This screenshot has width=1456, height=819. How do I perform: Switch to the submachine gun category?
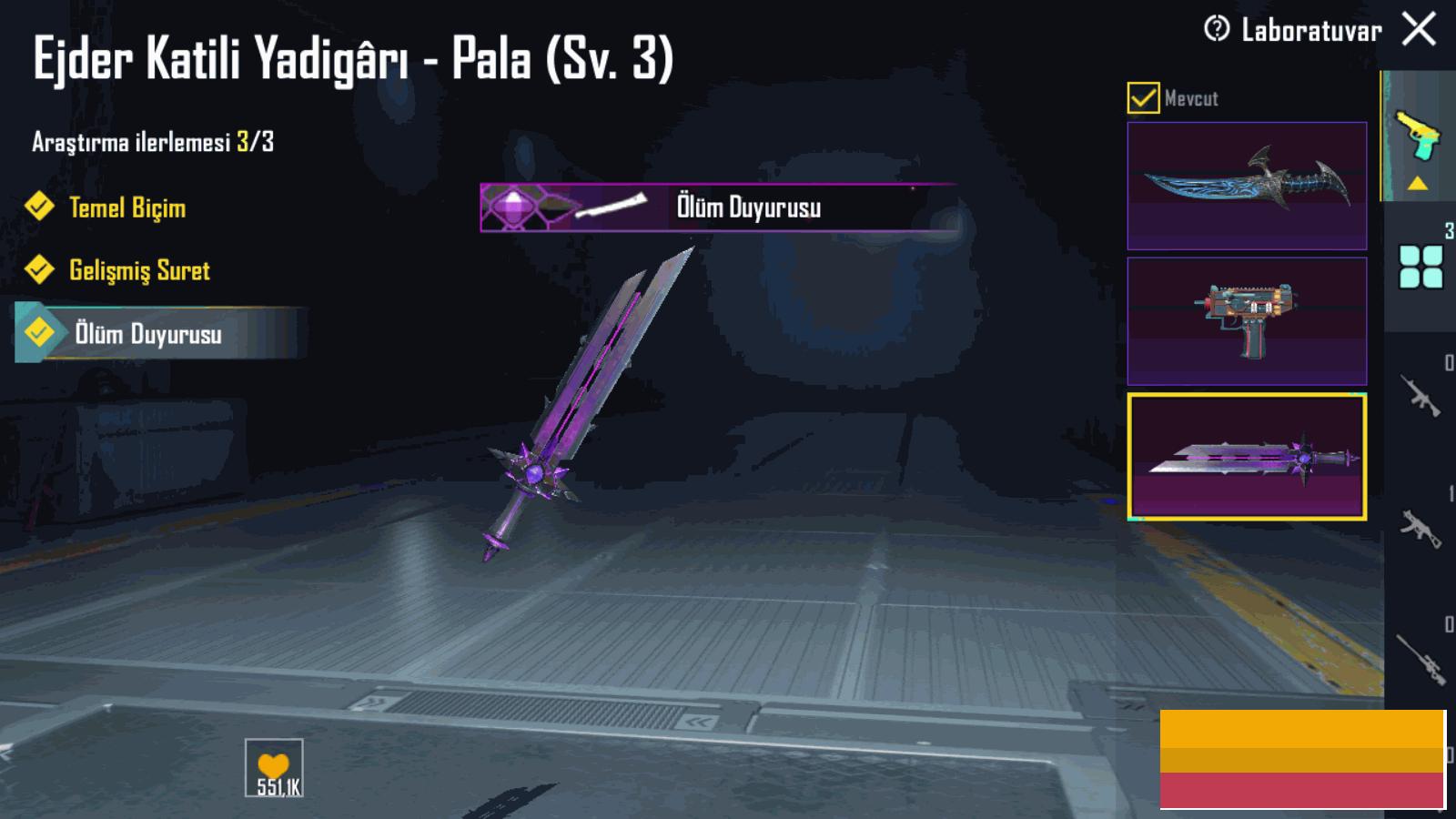(1421, 528)
